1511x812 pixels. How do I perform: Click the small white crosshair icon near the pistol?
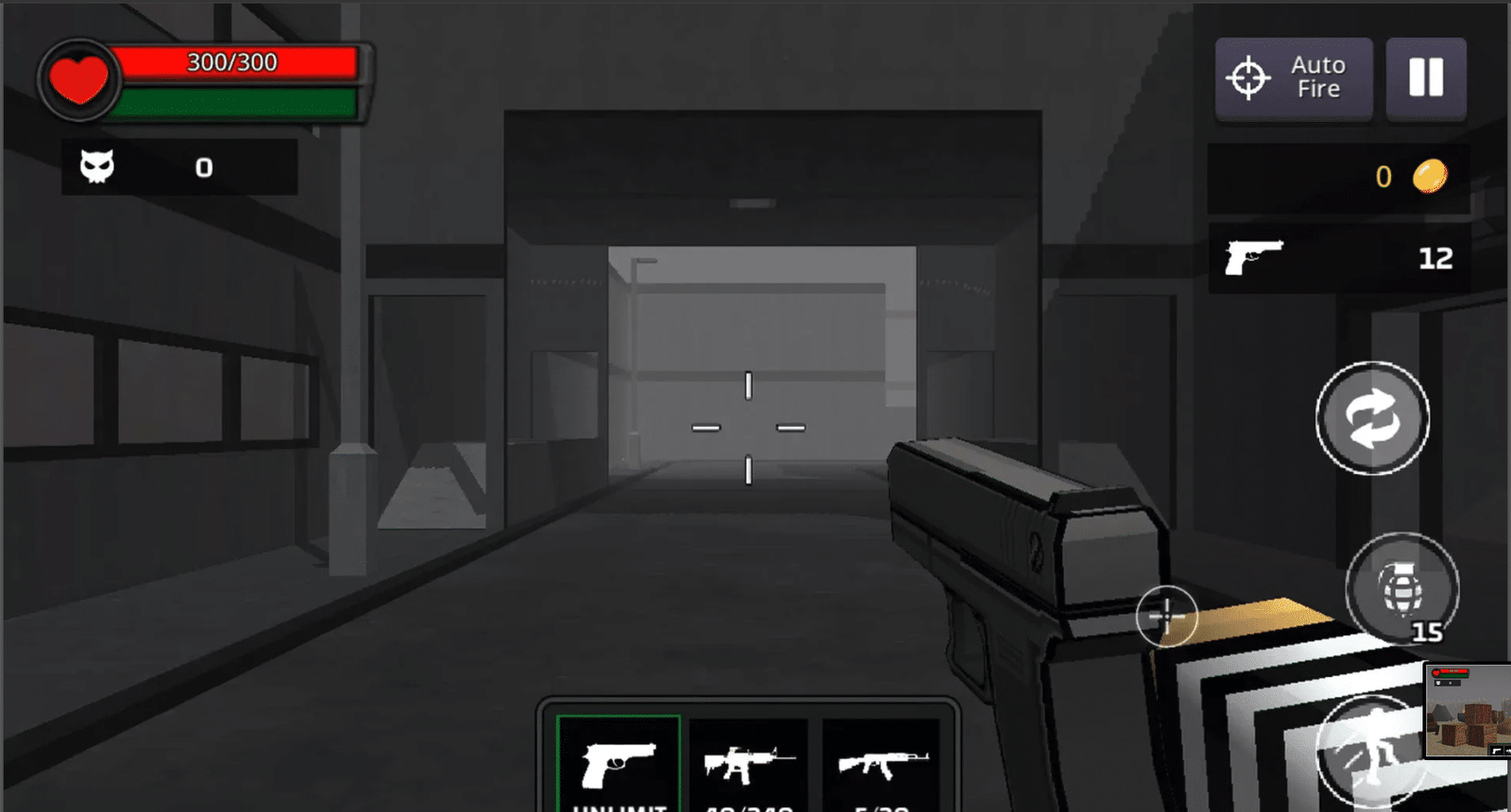(x=1168, y=616)
